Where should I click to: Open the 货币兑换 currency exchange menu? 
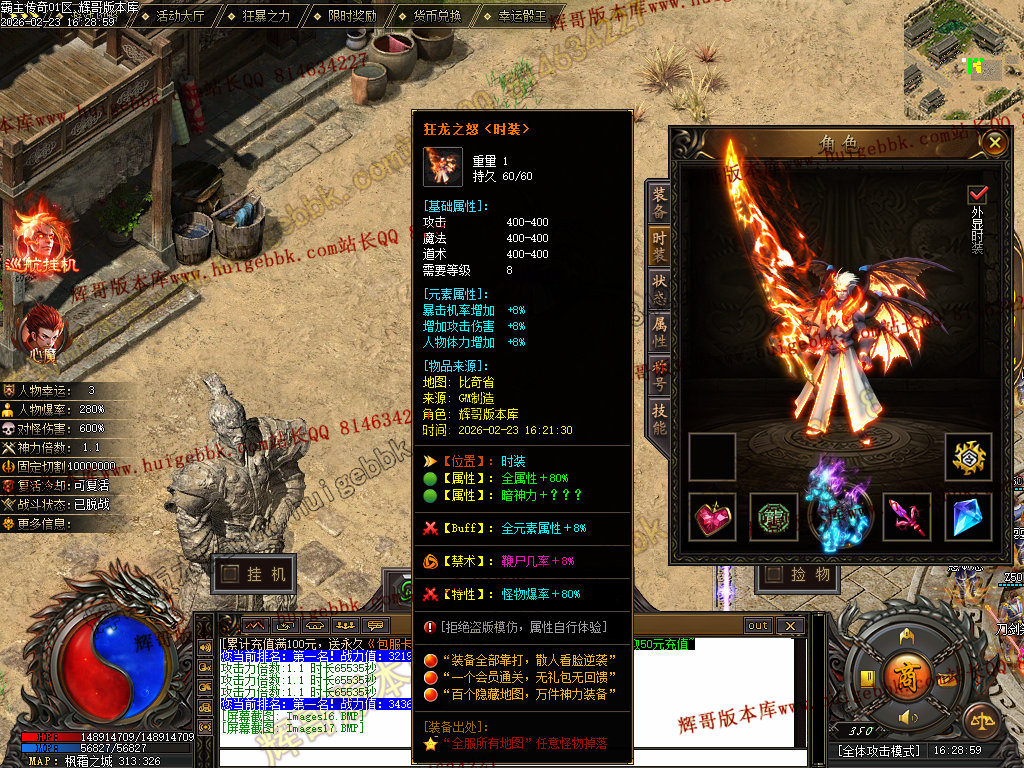437,16
